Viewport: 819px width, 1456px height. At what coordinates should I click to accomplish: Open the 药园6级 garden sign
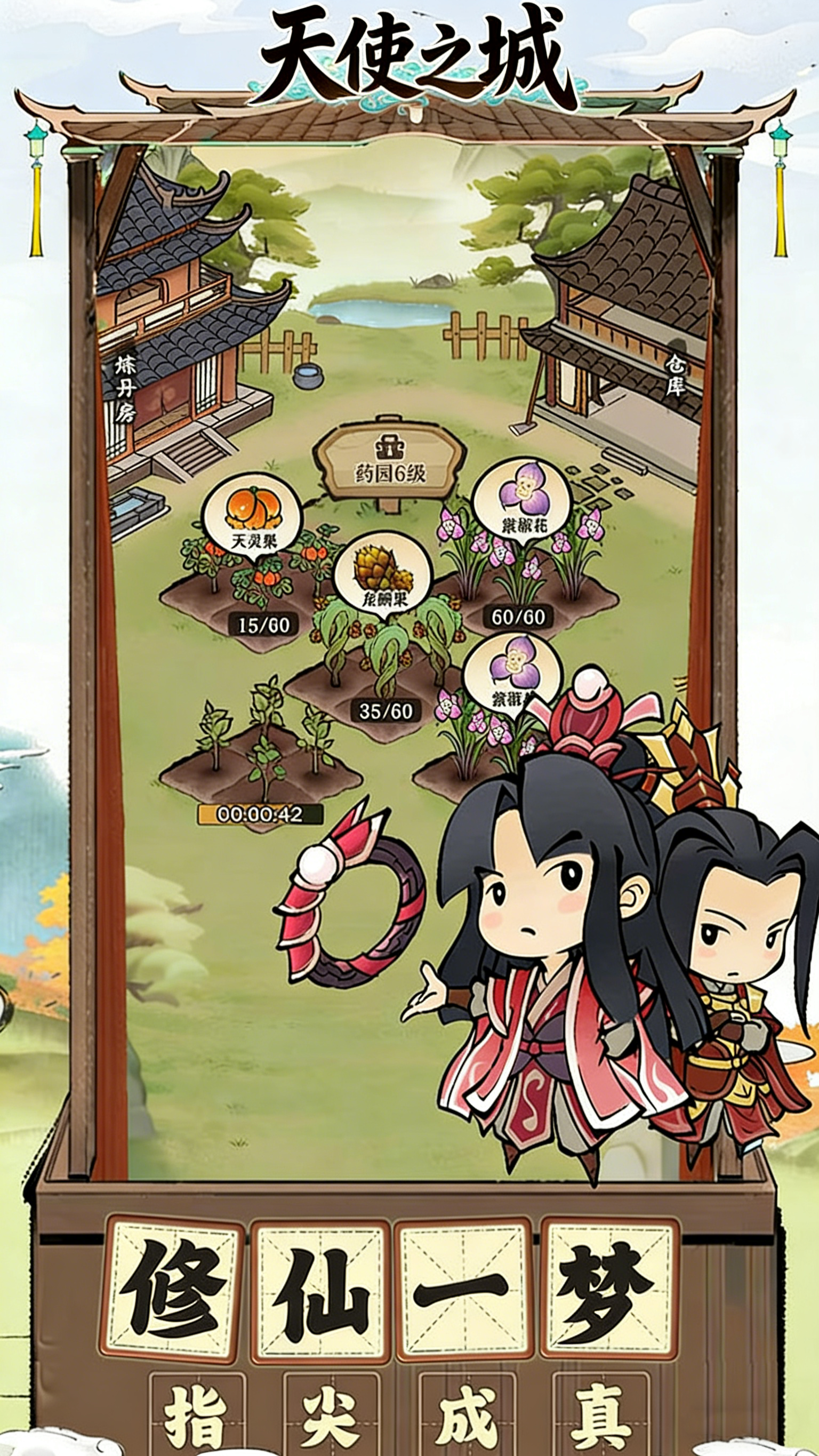[x=390, y=474]
